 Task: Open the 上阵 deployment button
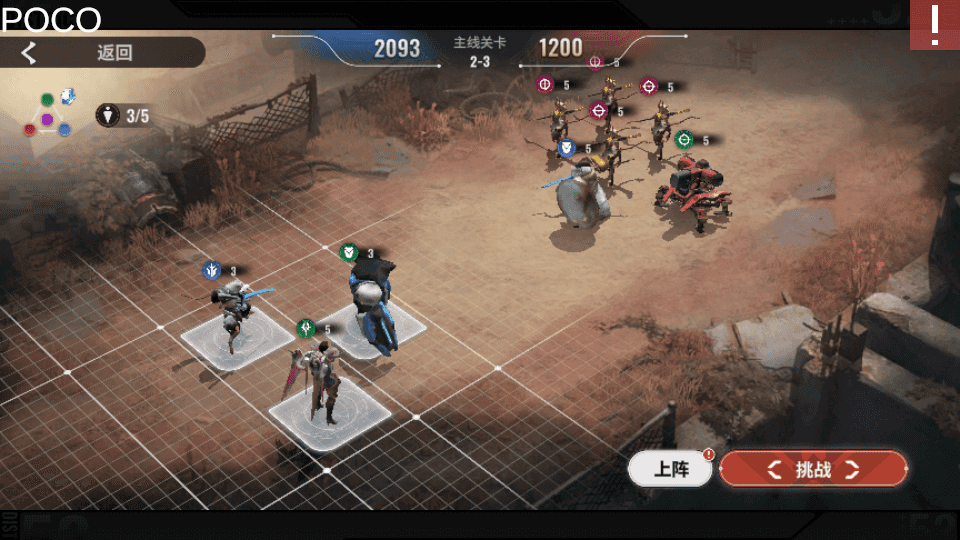pos(670,469)
